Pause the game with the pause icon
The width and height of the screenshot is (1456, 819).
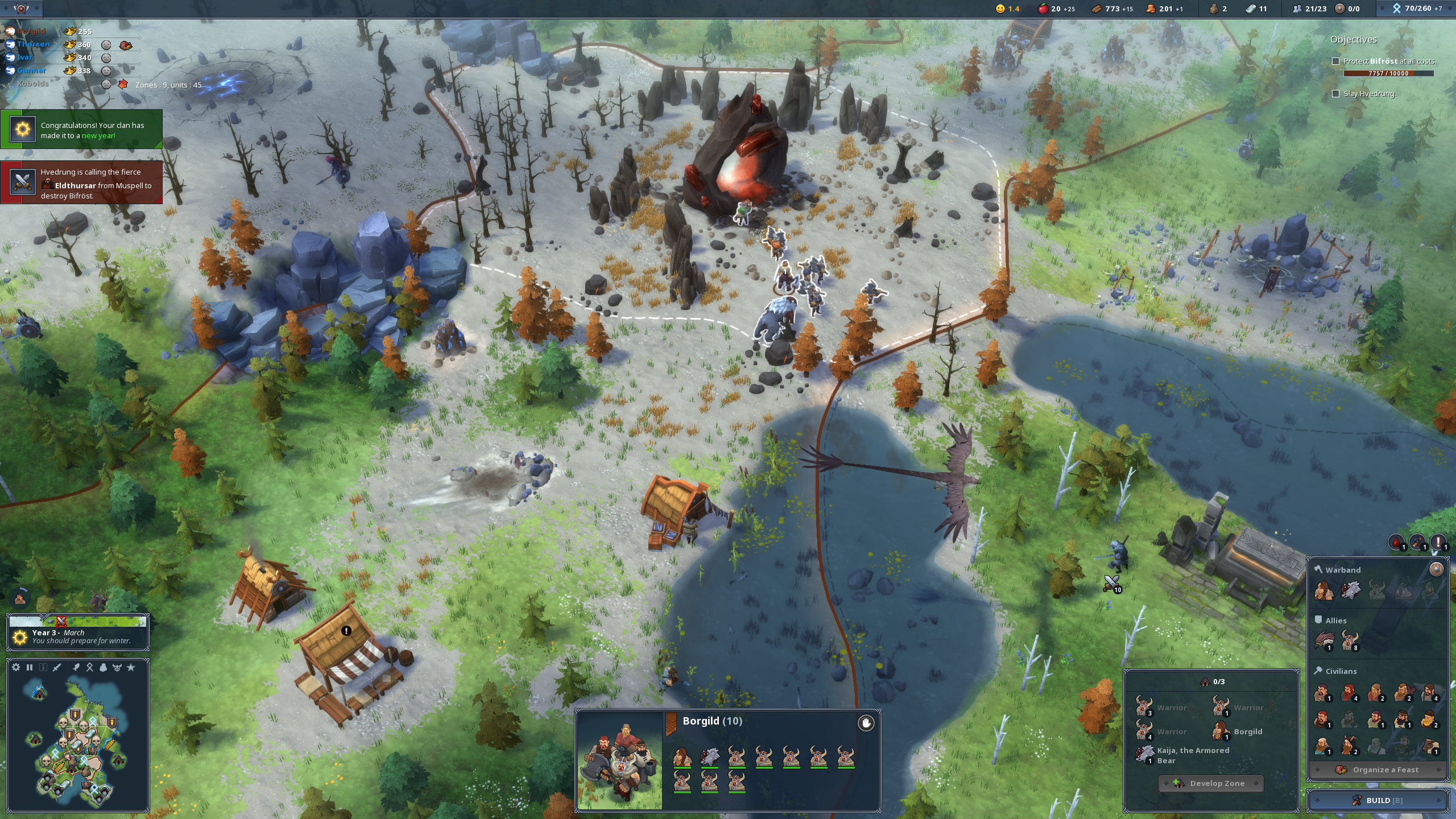pyautogui.click(x=30, y=667)
